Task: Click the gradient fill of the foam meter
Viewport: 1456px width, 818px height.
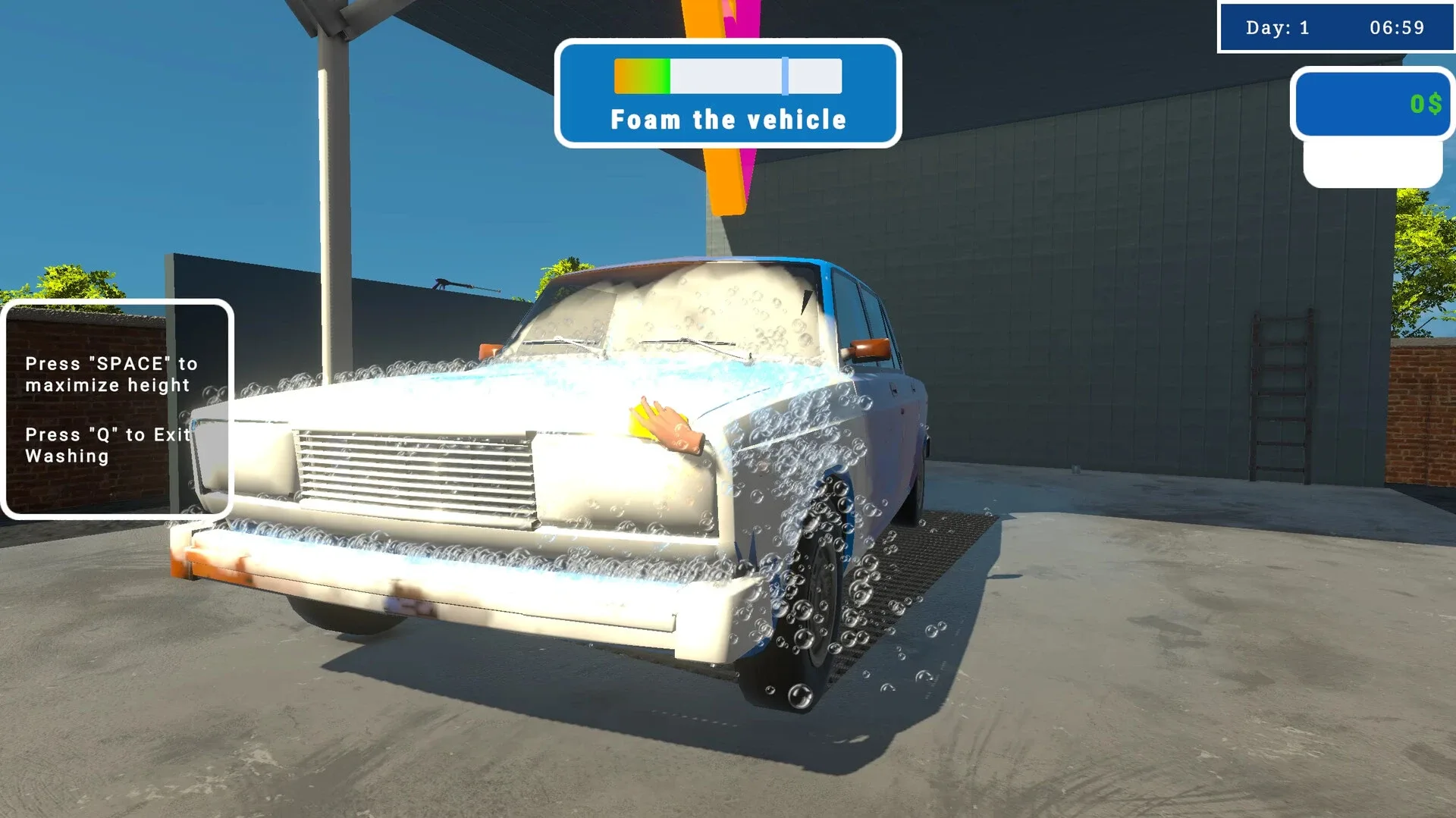Action: tap(641, 74)
